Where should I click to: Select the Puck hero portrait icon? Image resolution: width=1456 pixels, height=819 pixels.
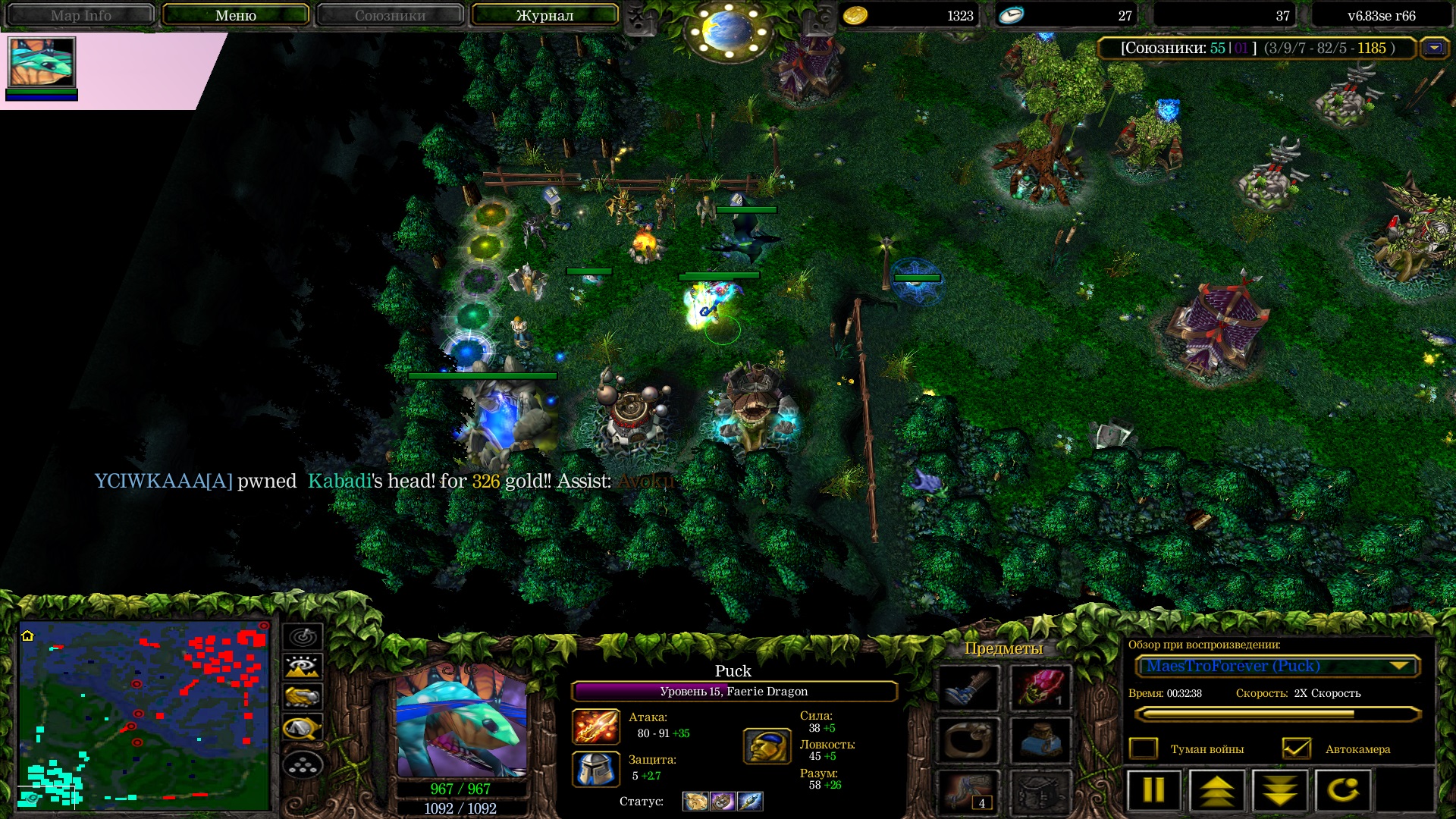pyautogui.click(x=42, y=62)
